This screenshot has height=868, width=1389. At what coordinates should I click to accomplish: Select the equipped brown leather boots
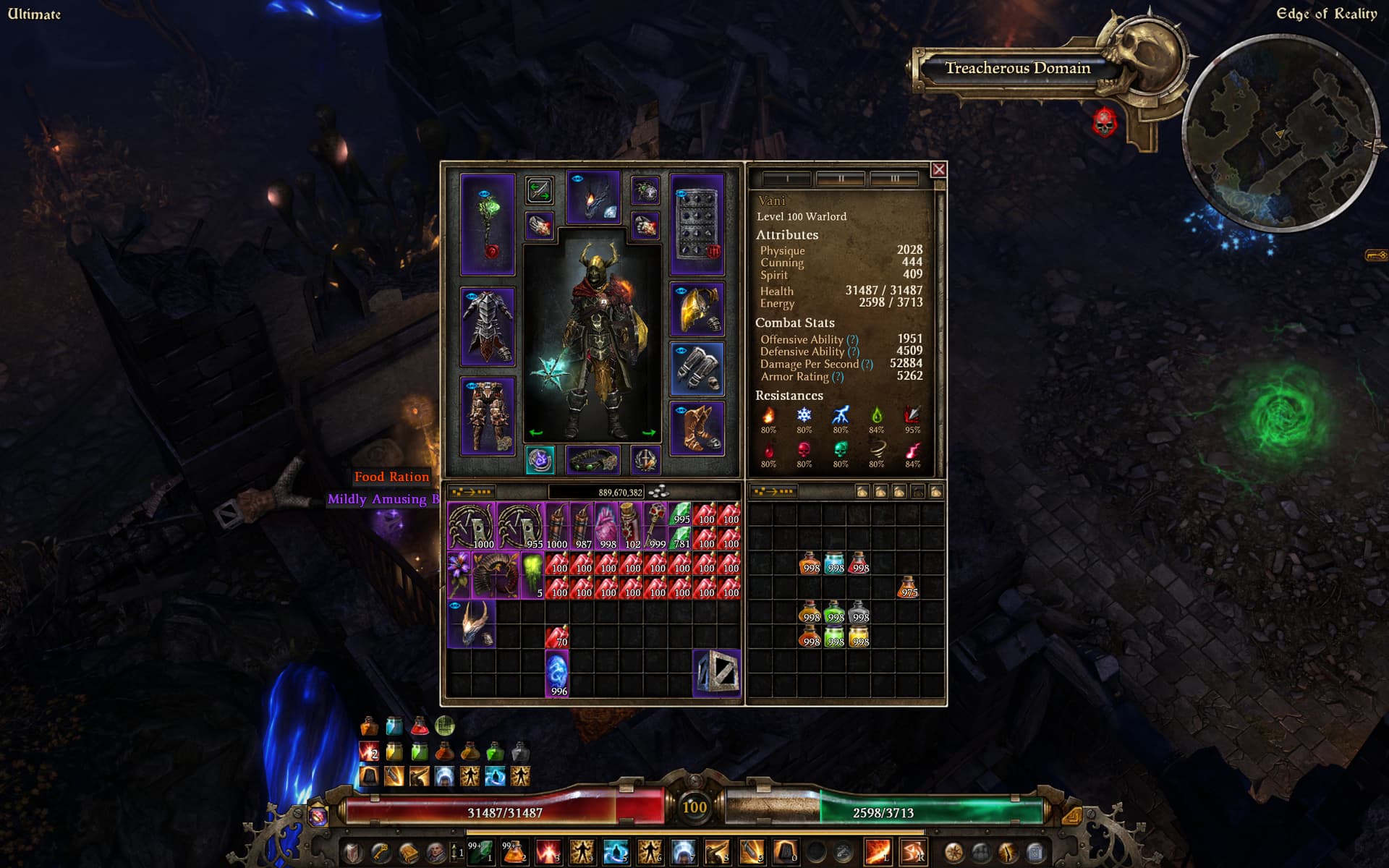point(697,428)
